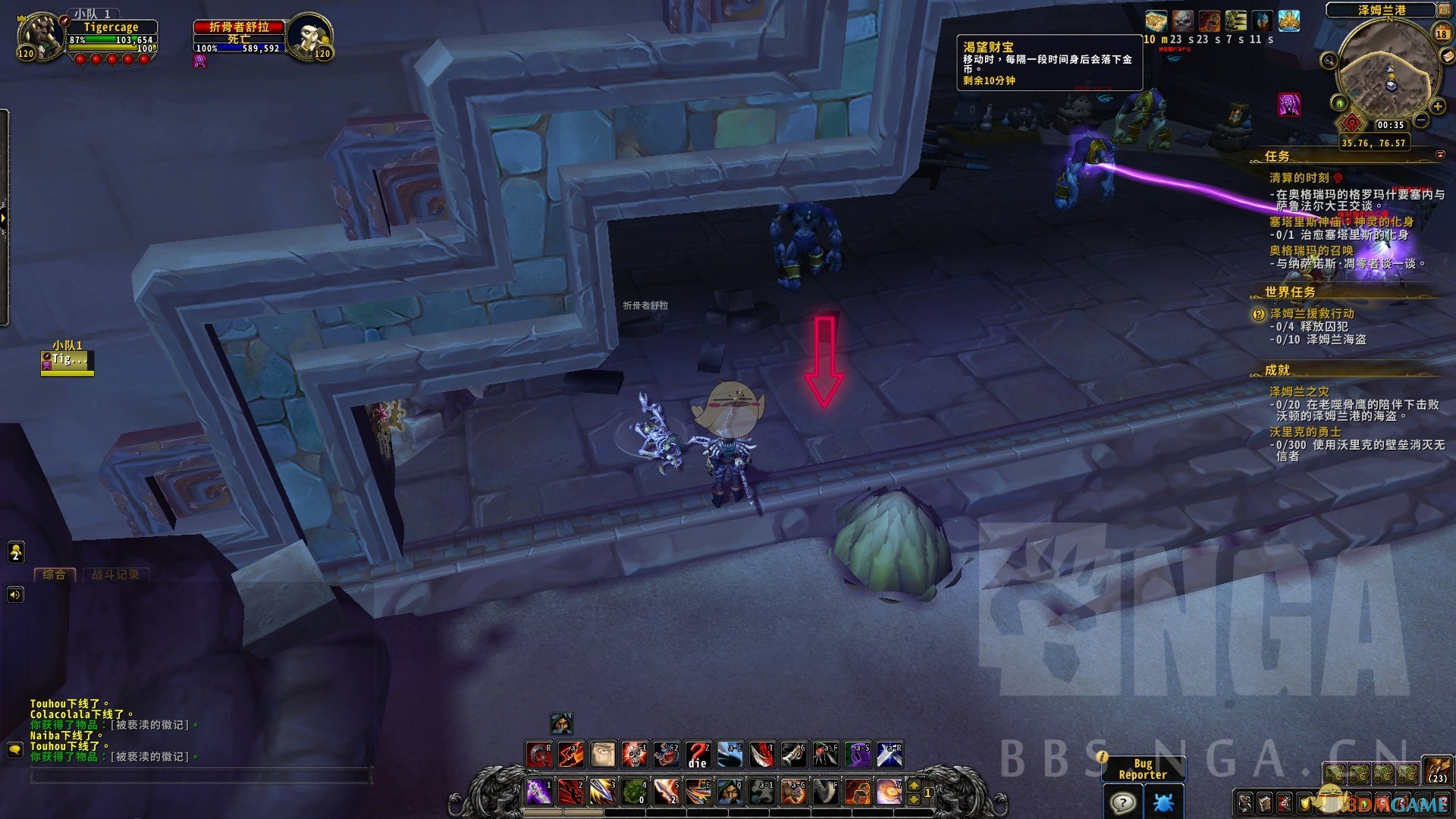Switch to the 战斗记录 combat log tab
This screenshot has height=819, width=1456.
coord(115,574)
